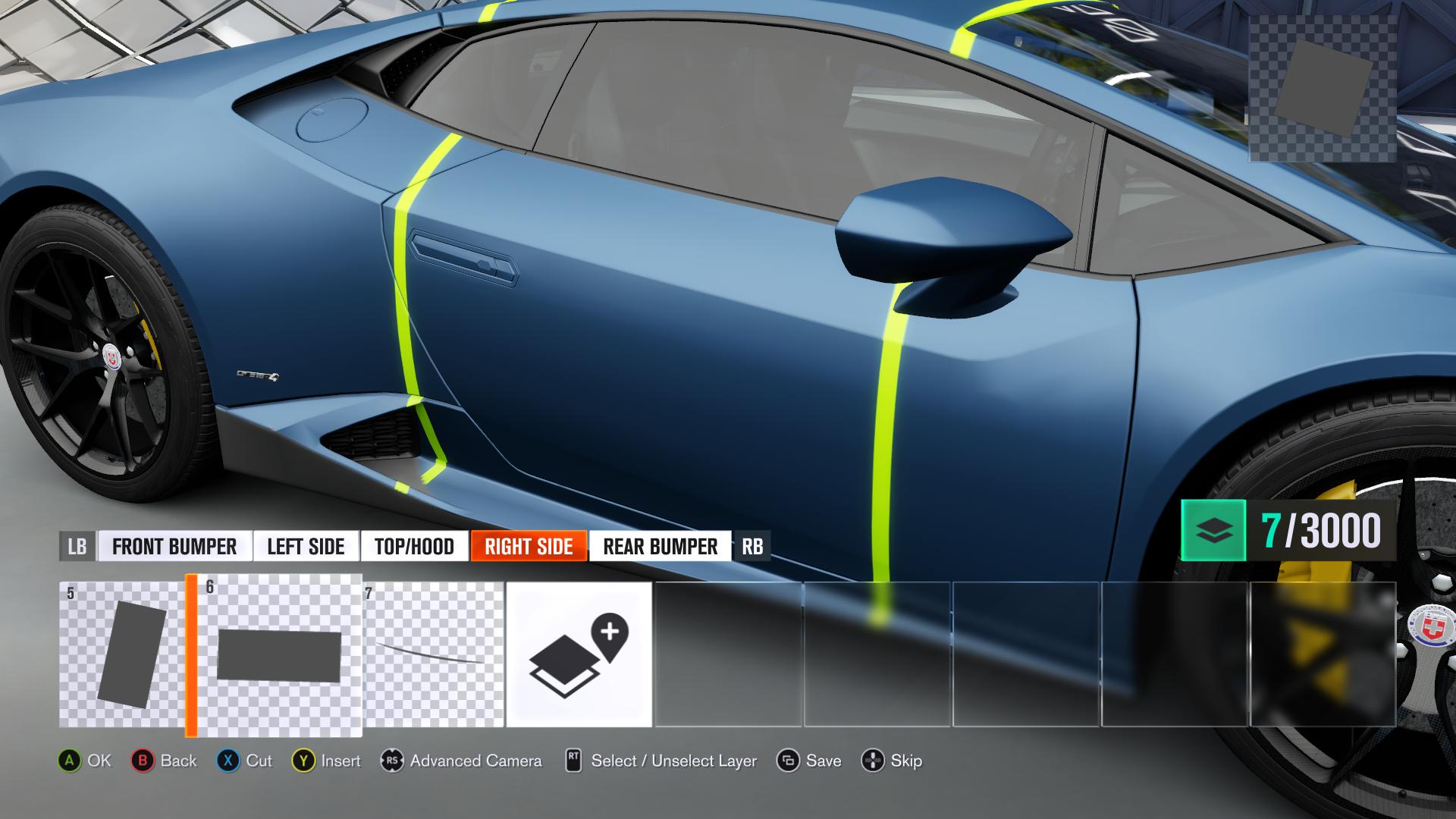This screenshot has height=819, width=1456.
Task: Click the X button Cut icon
Action: pyautogui.click(x=227, y=761)
